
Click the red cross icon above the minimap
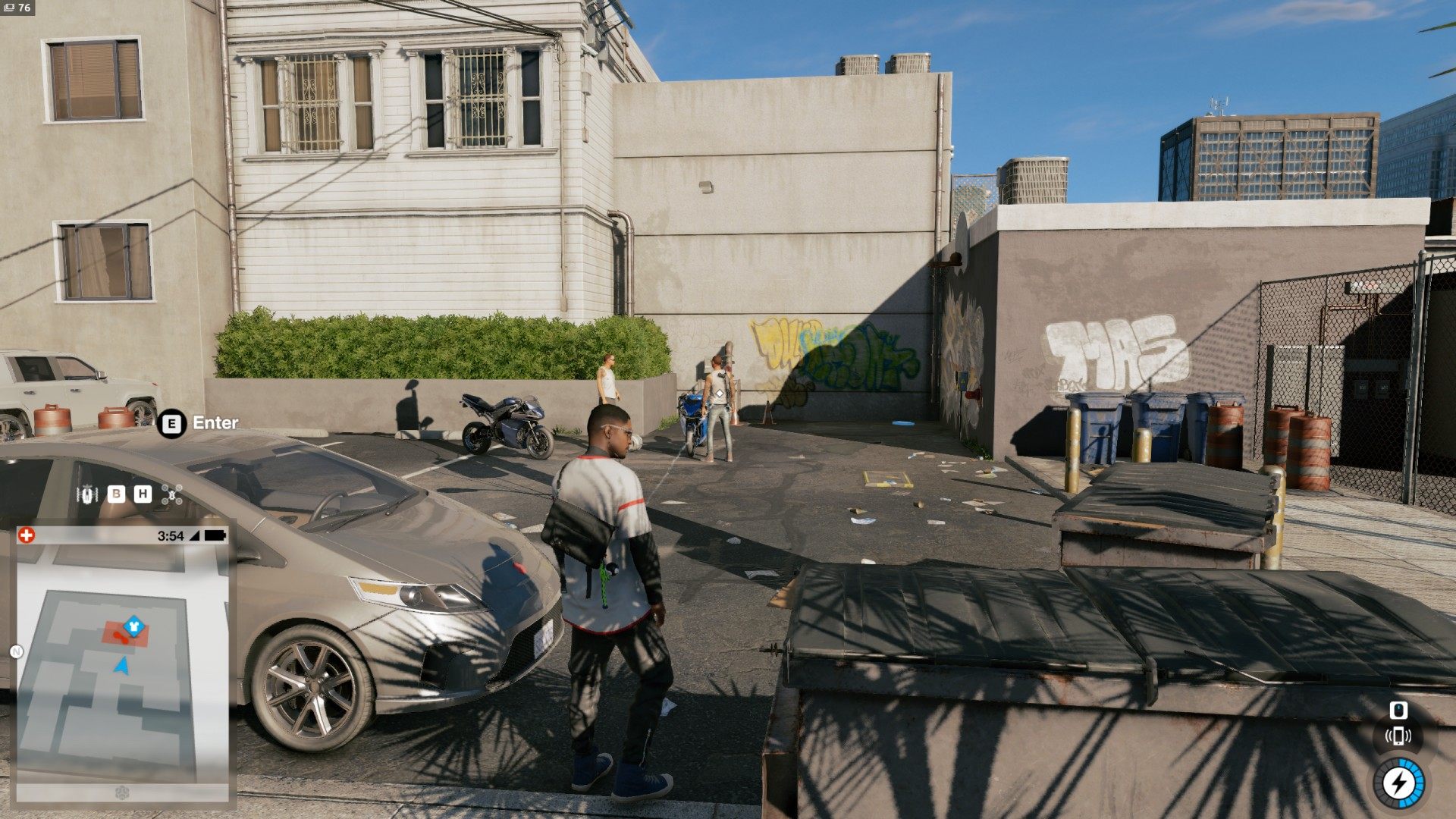coord(27,535)
